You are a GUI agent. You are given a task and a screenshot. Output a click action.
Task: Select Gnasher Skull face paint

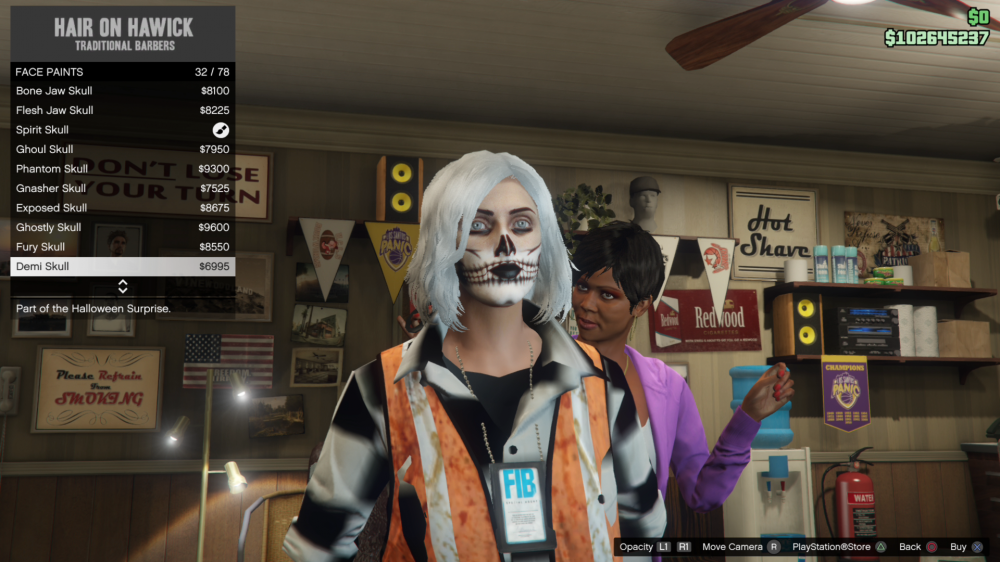(122, 188)
